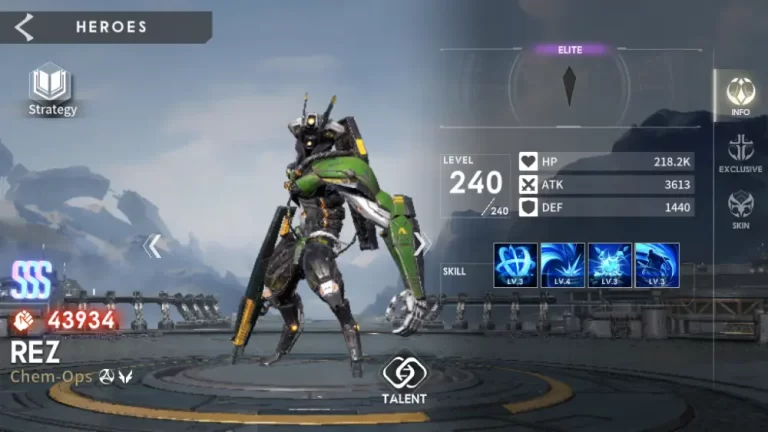Select the silhouetted figure skill icon
768x432 pixels.
(x=657, y=265)
